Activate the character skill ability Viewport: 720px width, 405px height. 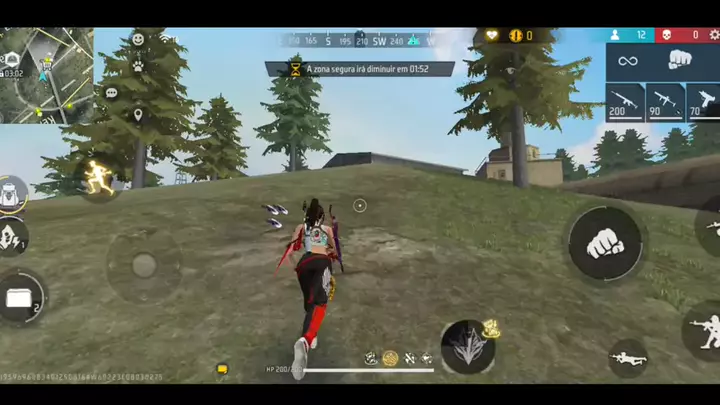point(468,347)
